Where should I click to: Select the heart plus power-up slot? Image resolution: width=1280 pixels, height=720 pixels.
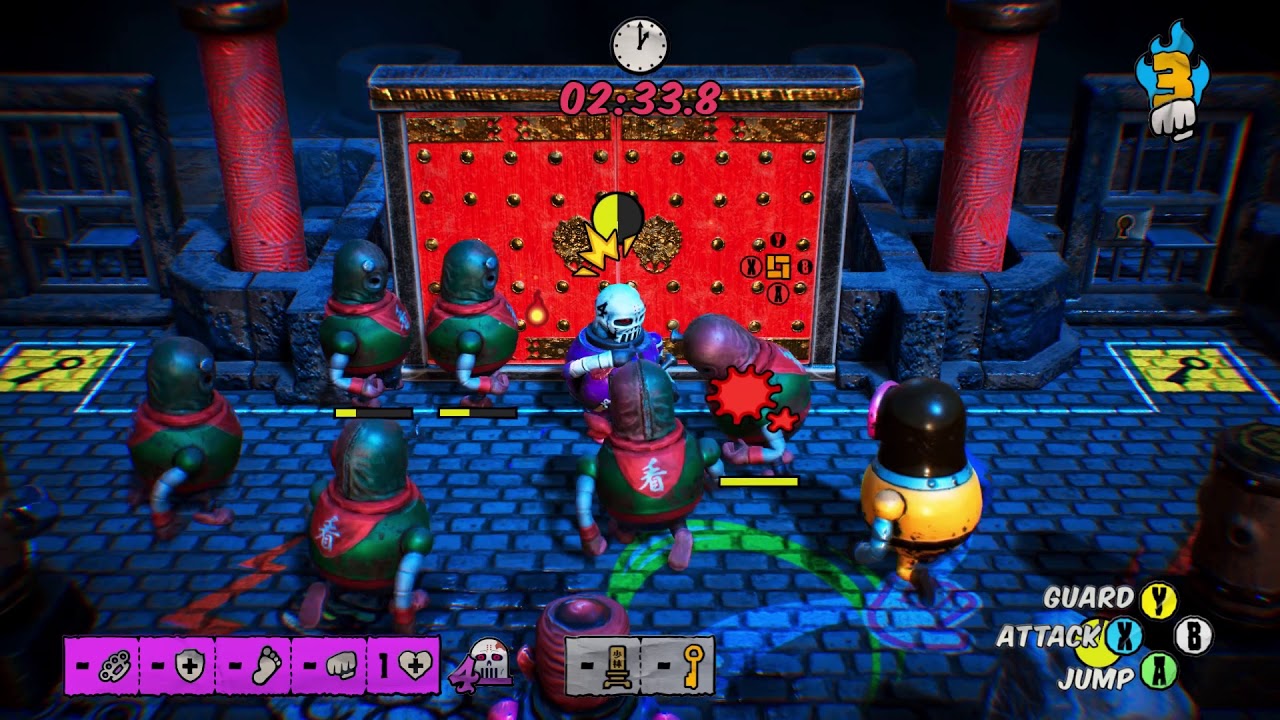coord(404,666)
